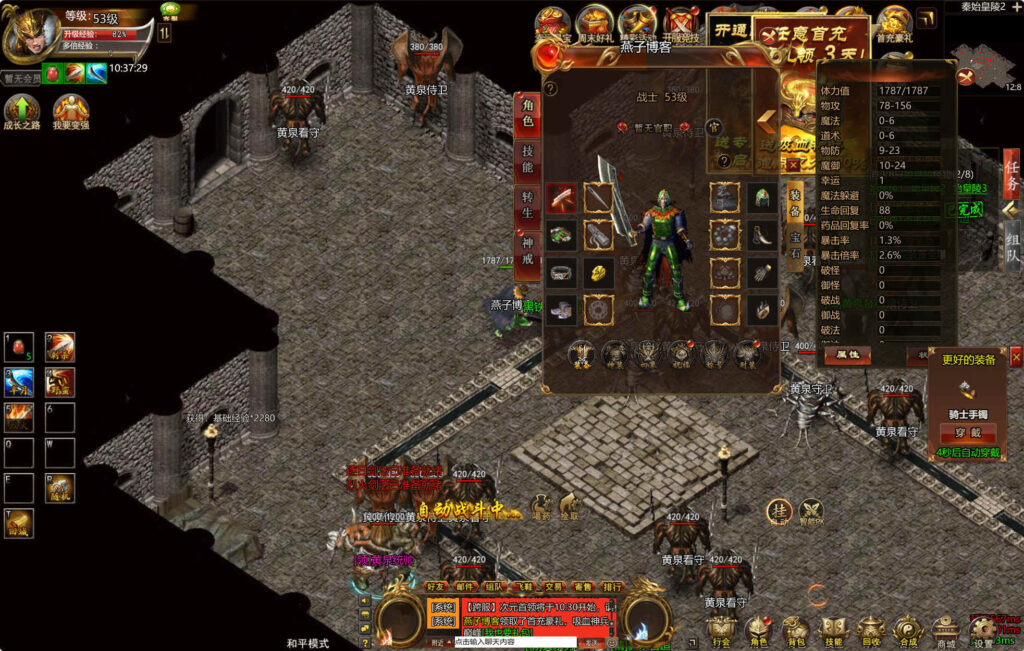Open the 任务 quest tab
This screenshot has width=1024, height=651.
coord(1012,173)
